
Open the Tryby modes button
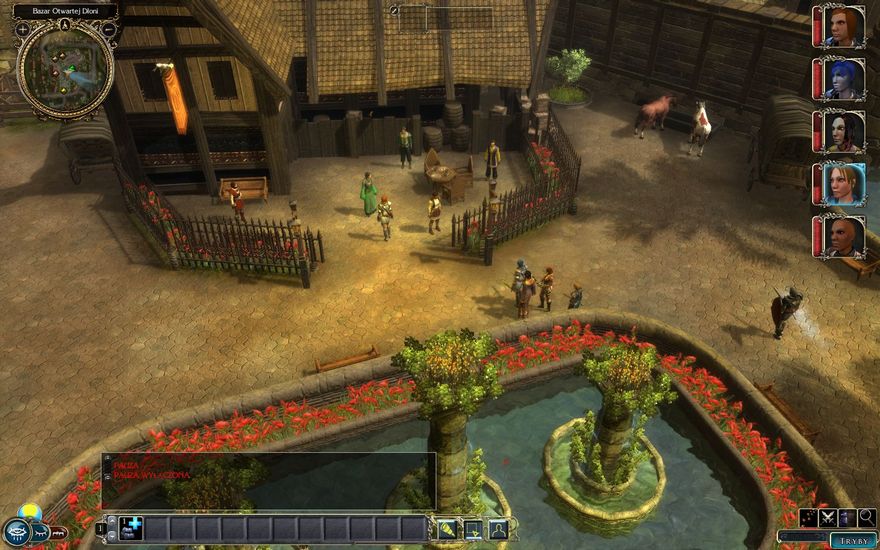click(x=854, y=540)
